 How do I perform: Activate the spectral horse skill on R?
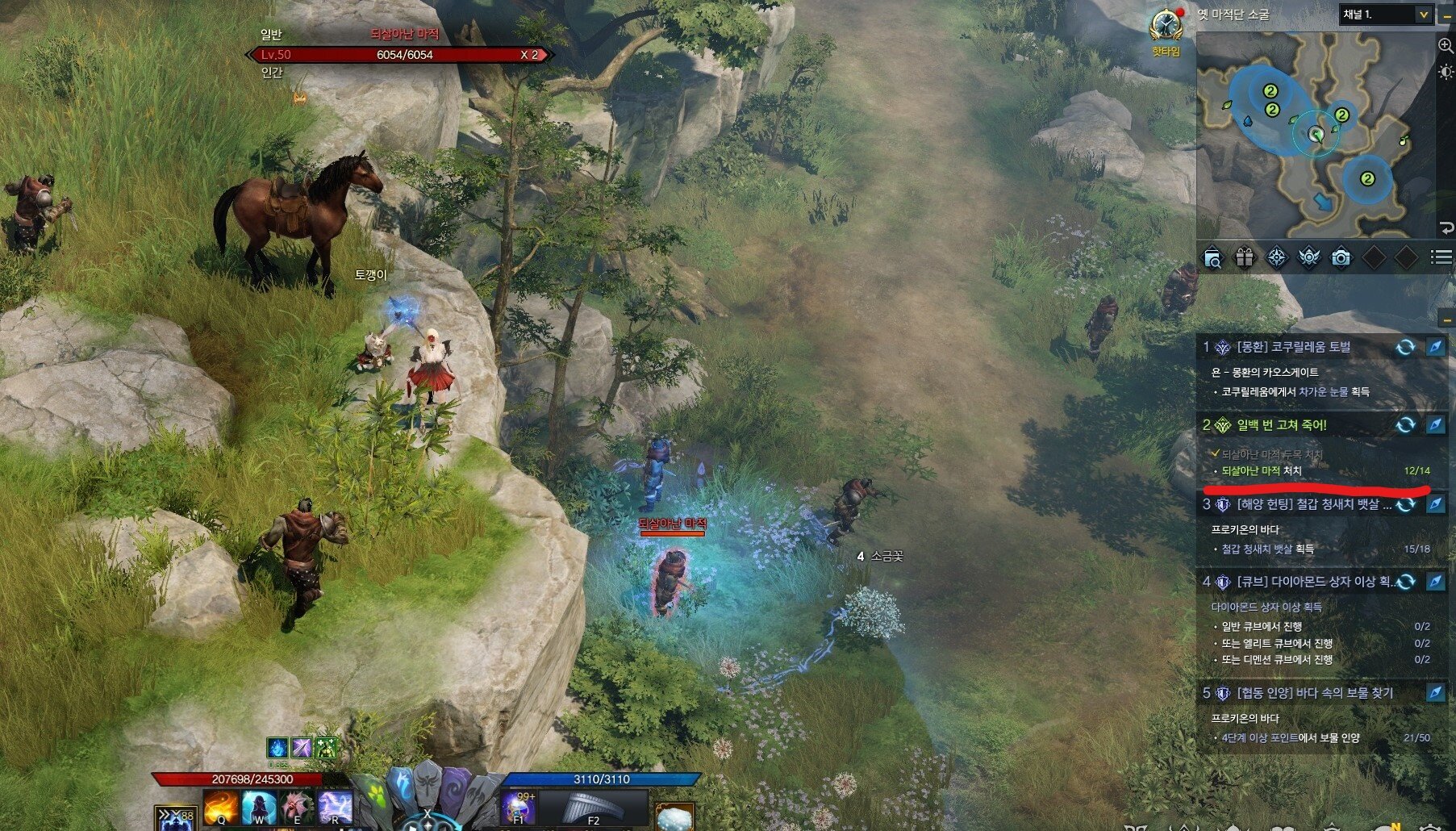point(335,808)
